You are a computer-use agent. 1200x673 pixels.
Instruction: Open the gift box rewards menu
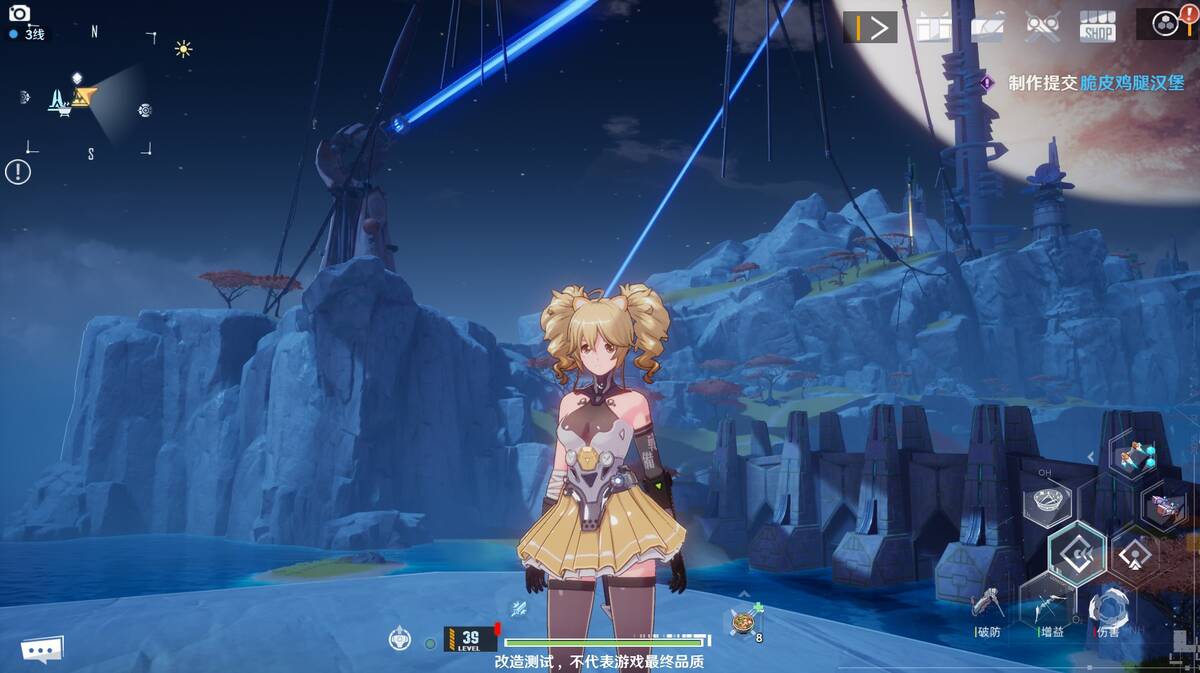tap(931, 26)
